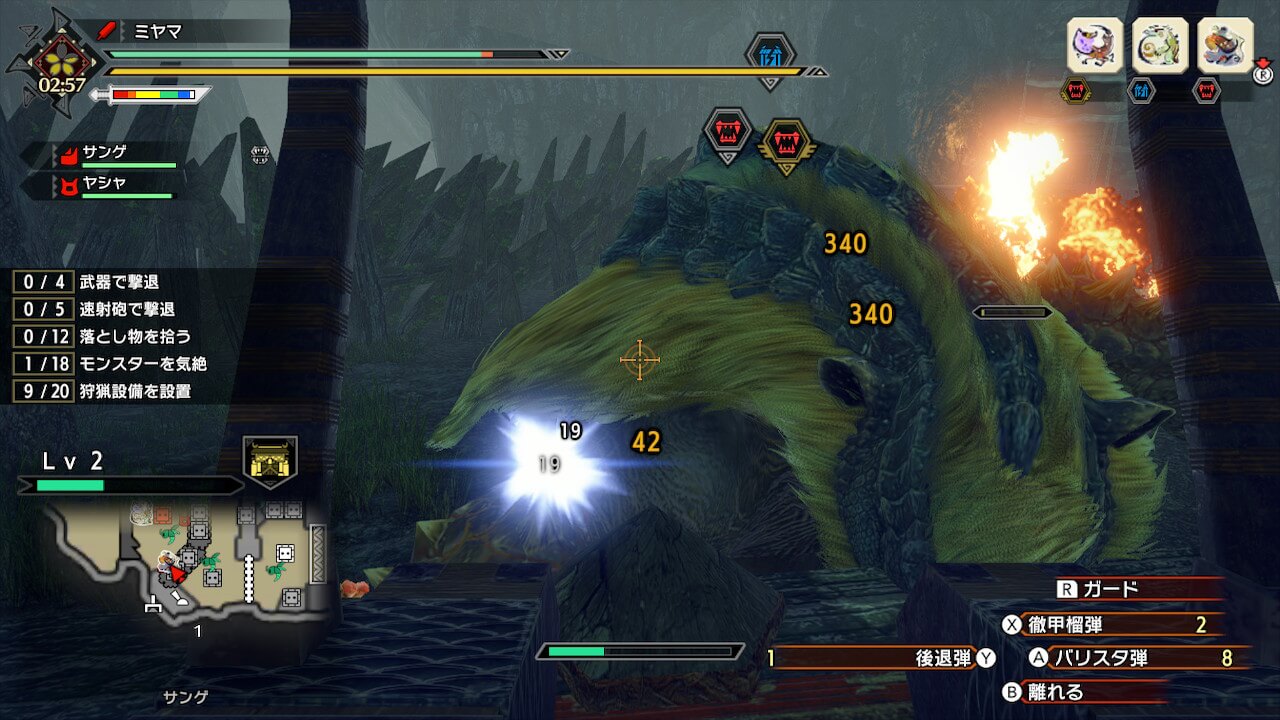
Task: Click the gold-framed red fang marker above monster
Action: [787, 144]
